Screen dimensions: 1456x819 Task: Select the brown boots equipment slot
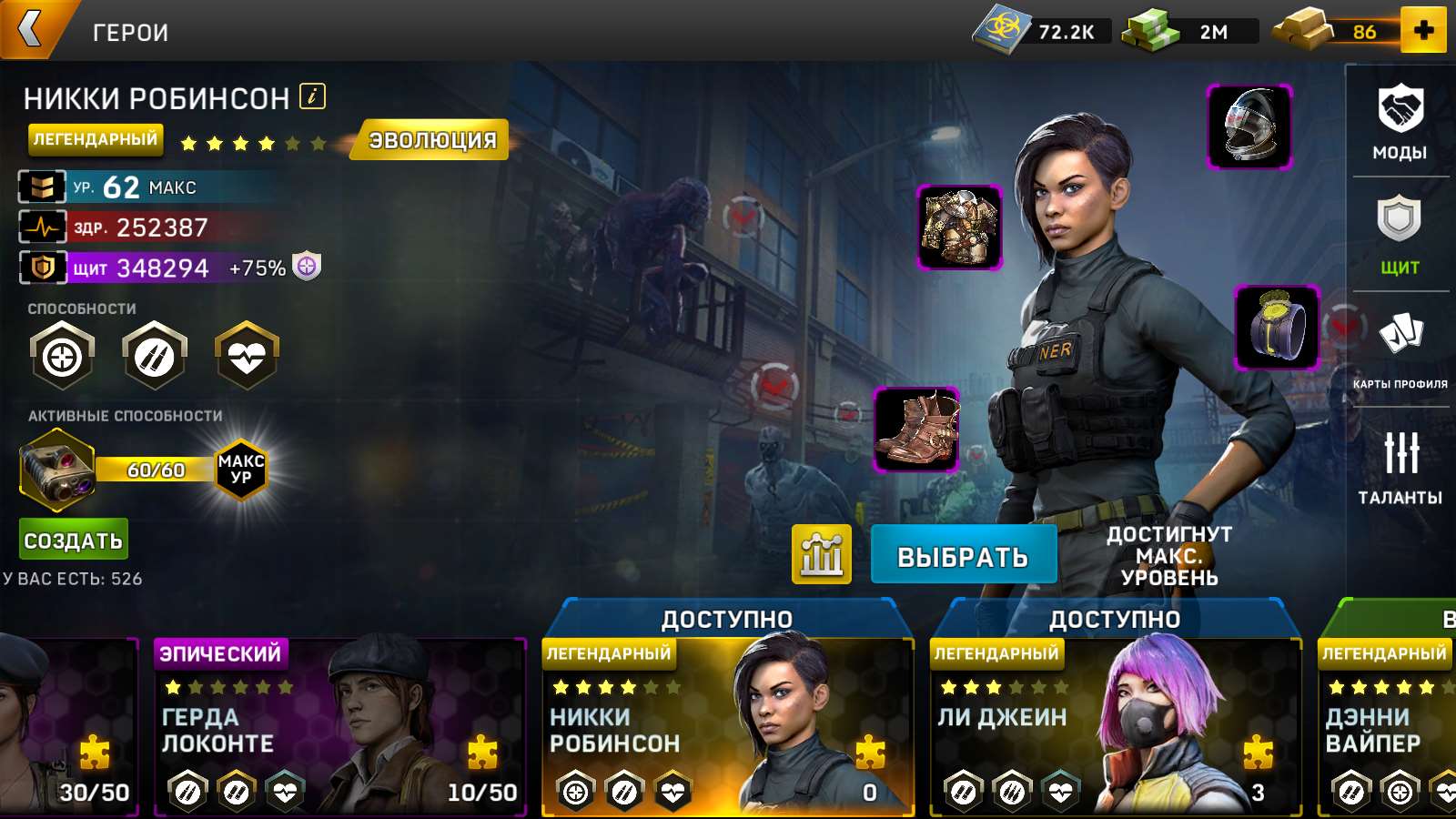[x=916, y=430]
